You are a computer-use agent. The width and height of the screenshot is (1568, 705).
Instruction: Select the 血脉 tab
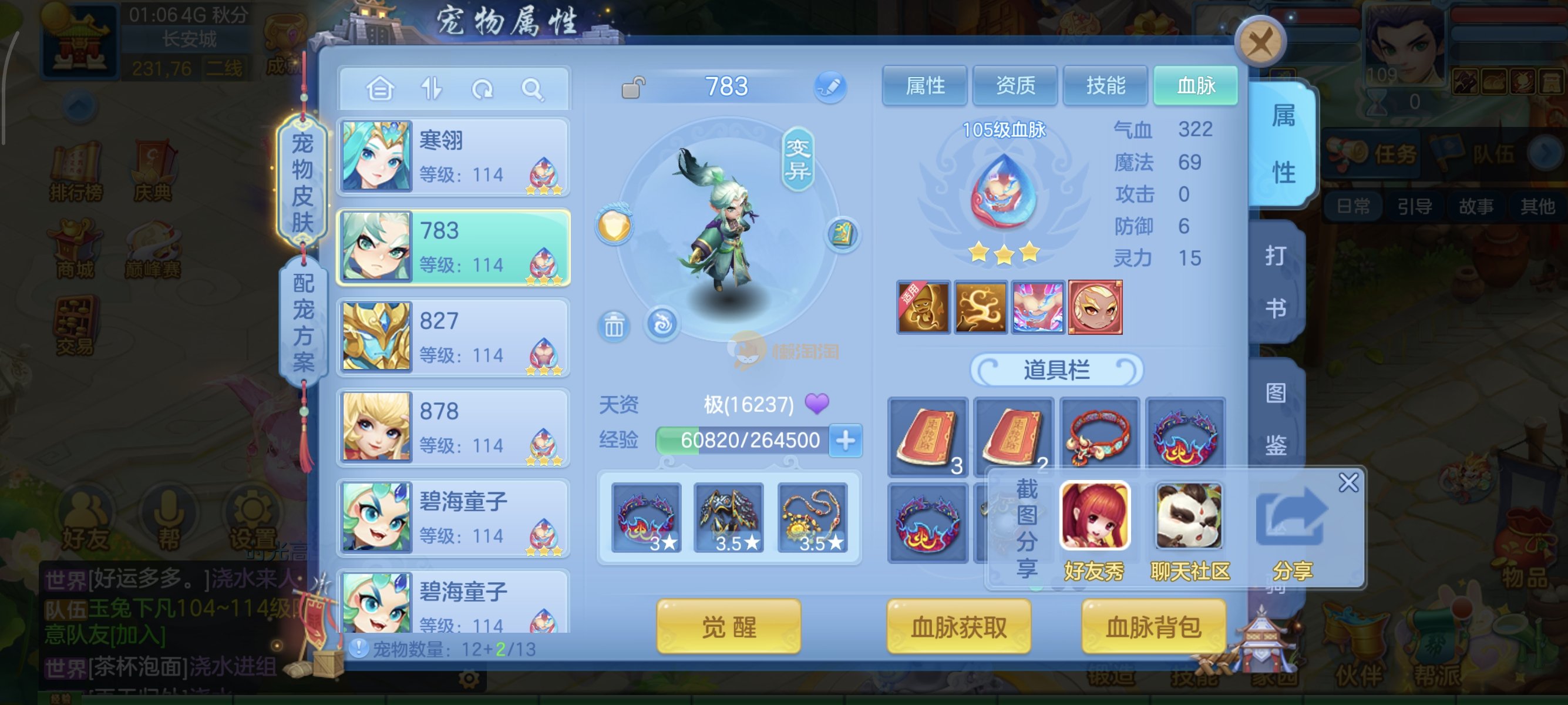pyautogui.click(x=1196, y=86)
